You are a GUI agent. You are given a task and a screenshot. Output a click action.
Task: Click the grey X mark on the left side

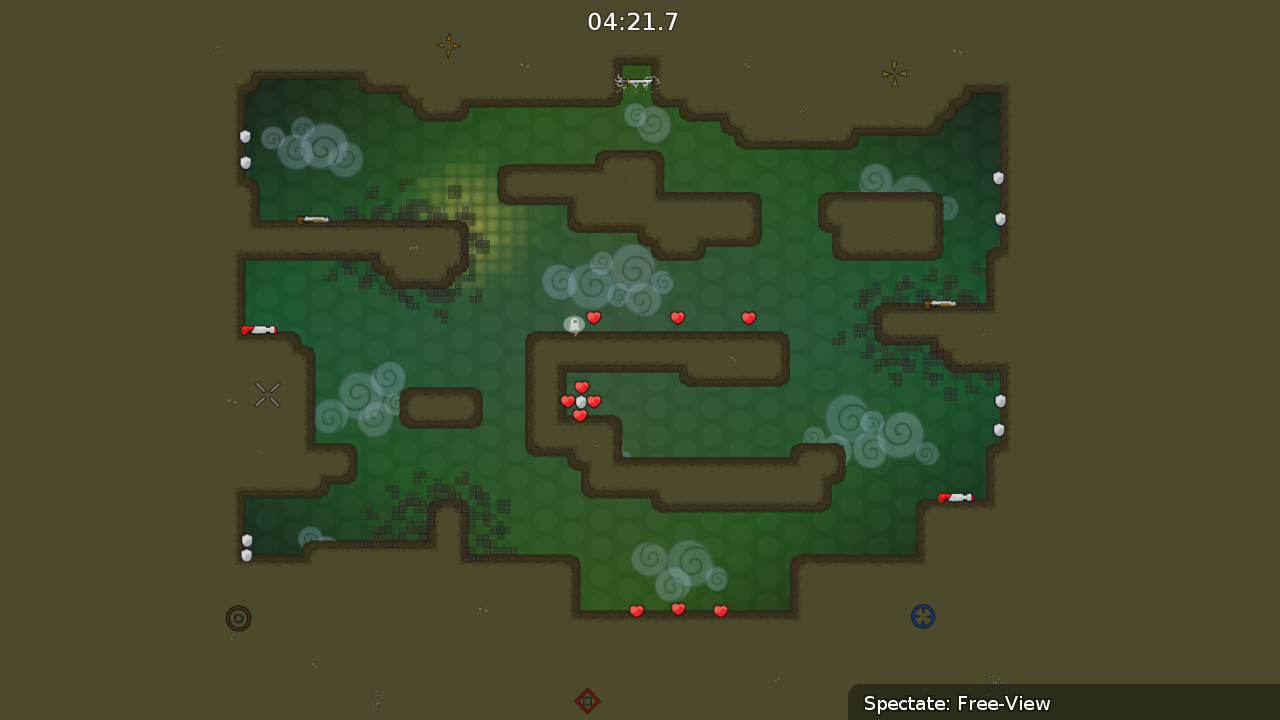click(267, 394)
